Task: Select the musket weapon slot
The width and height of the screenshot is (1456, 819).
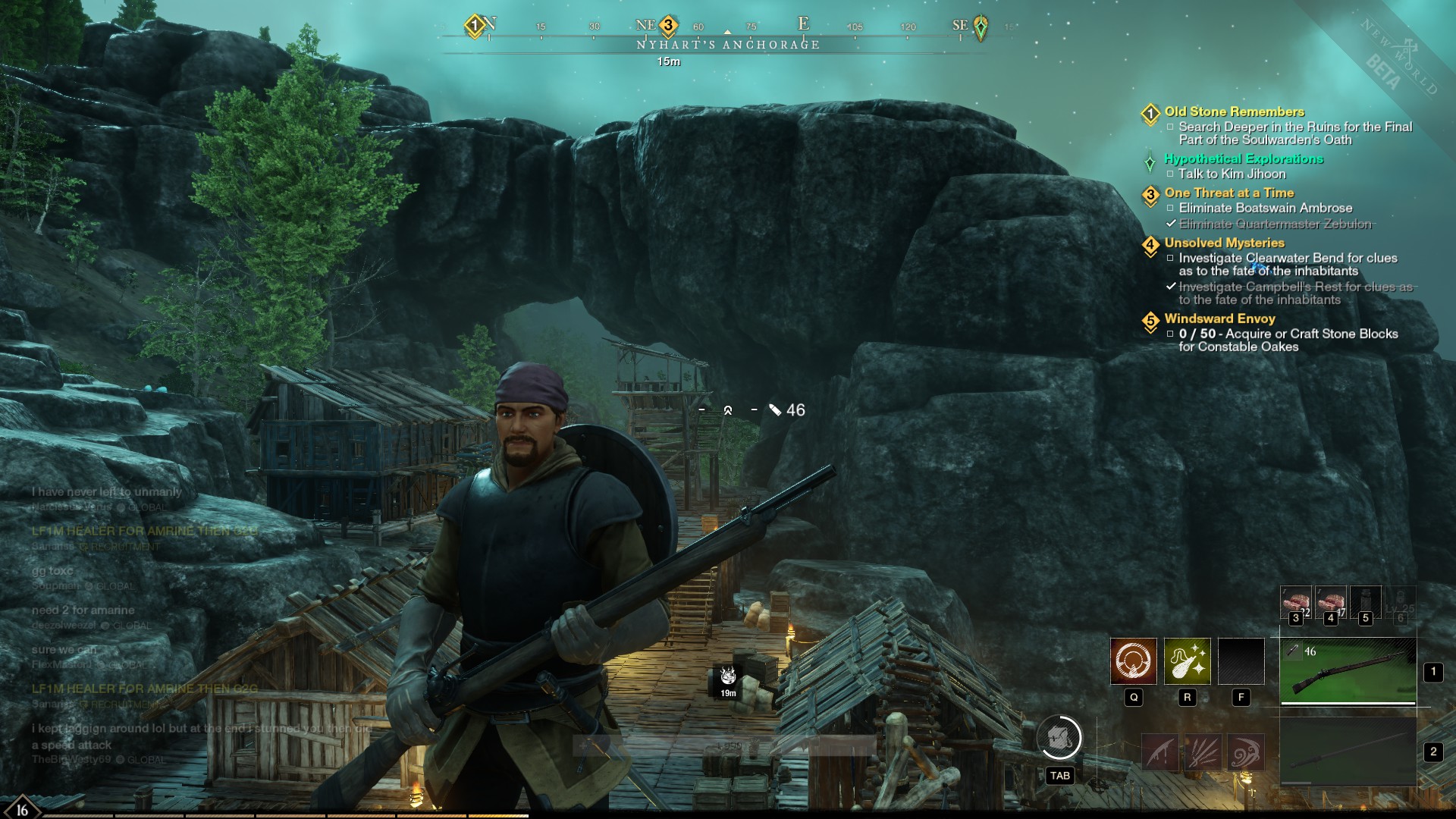Action: 1348,671
